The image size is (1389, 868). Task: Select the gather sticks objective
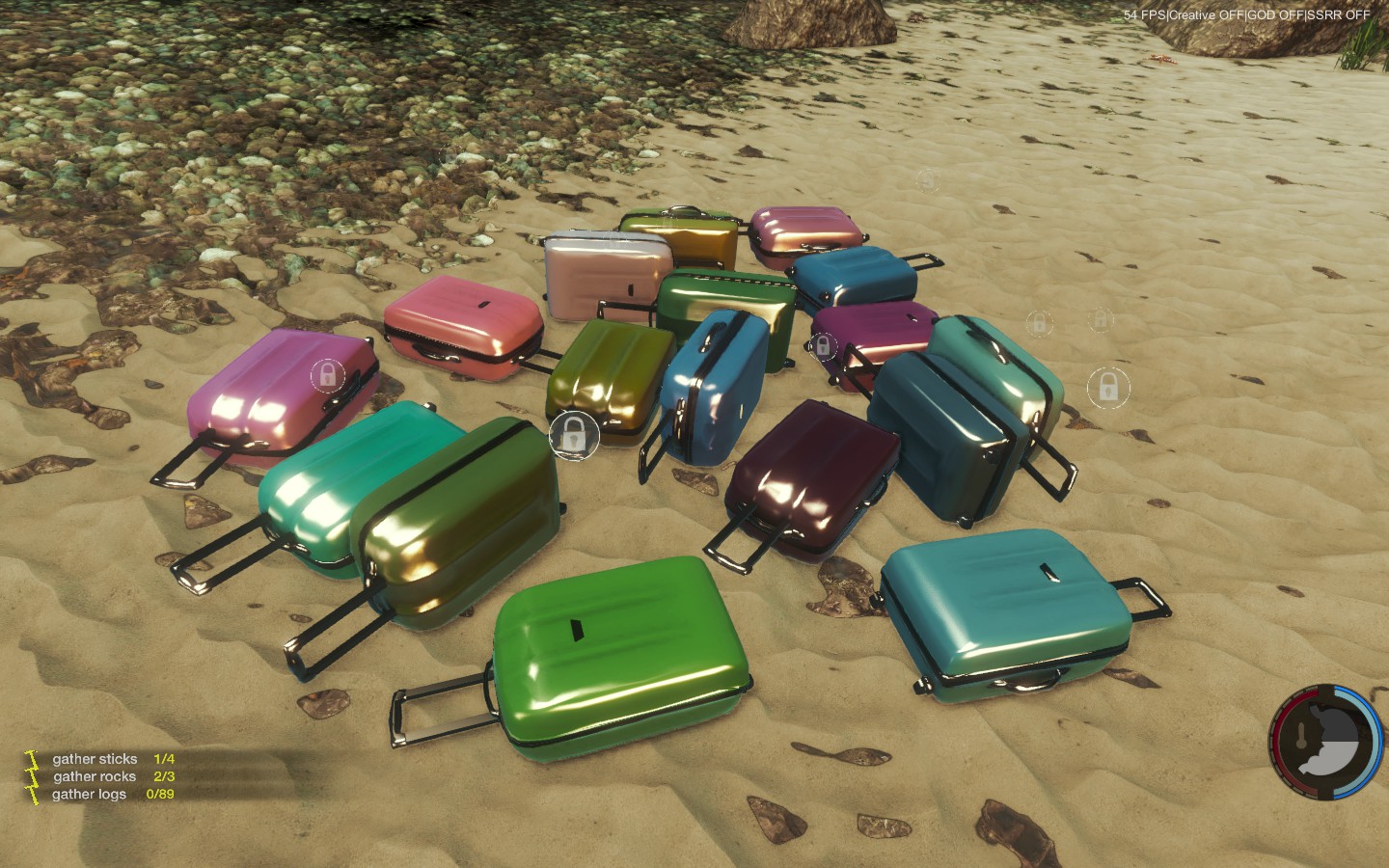pyautogui.click(x=95, y=759)
